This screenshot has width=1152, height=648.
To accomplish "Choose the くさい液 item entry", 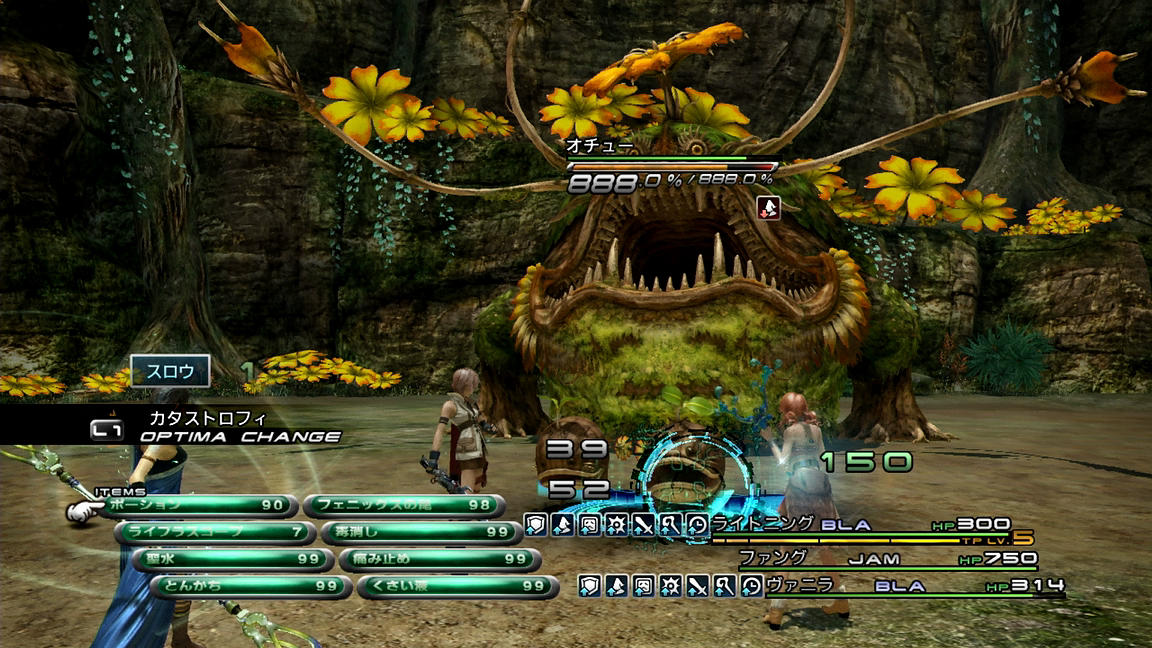I will pos(457,586).
